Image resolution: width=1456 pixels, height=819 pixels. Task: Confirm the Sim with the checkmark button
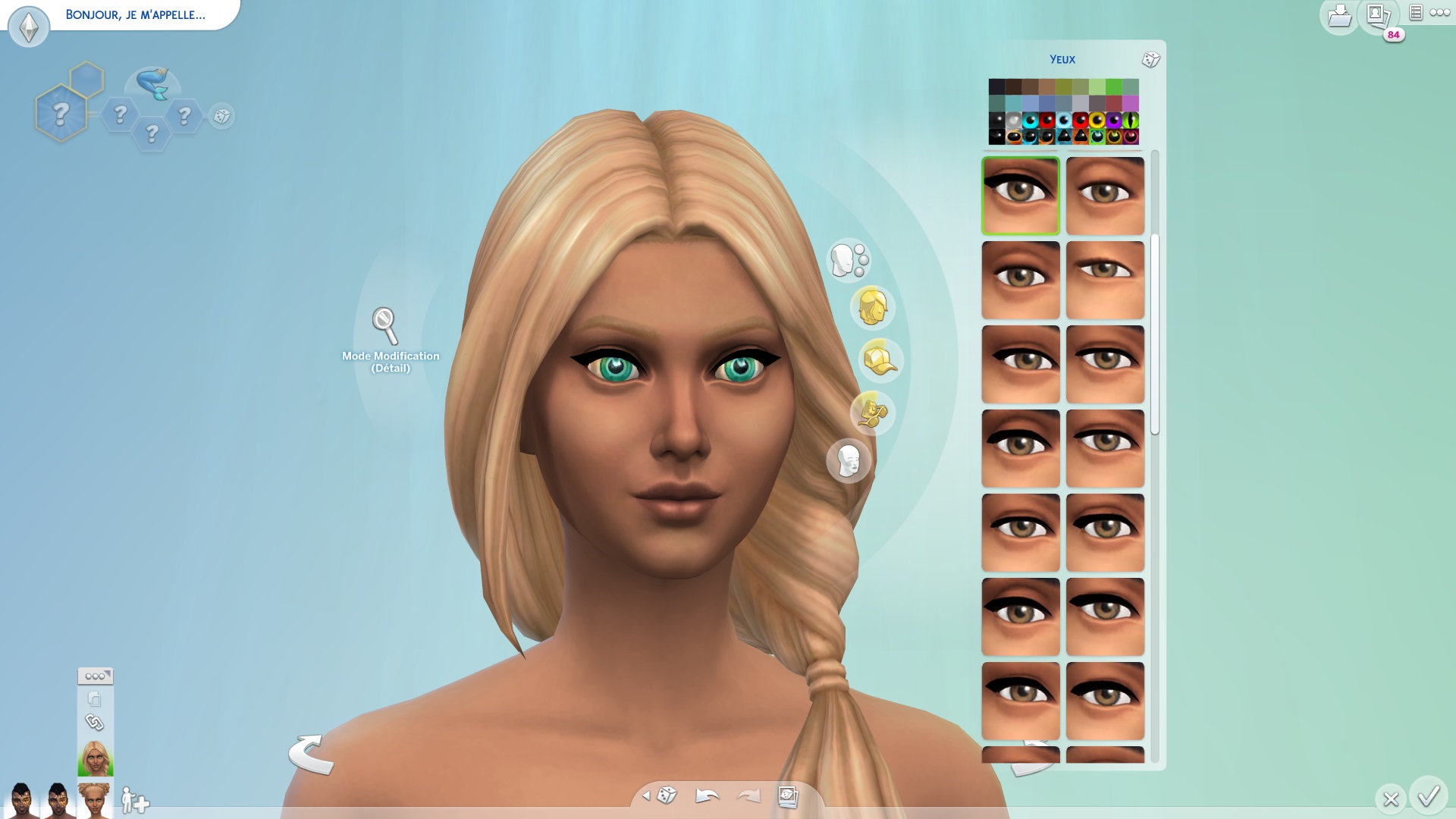(x=1429, y=796)
